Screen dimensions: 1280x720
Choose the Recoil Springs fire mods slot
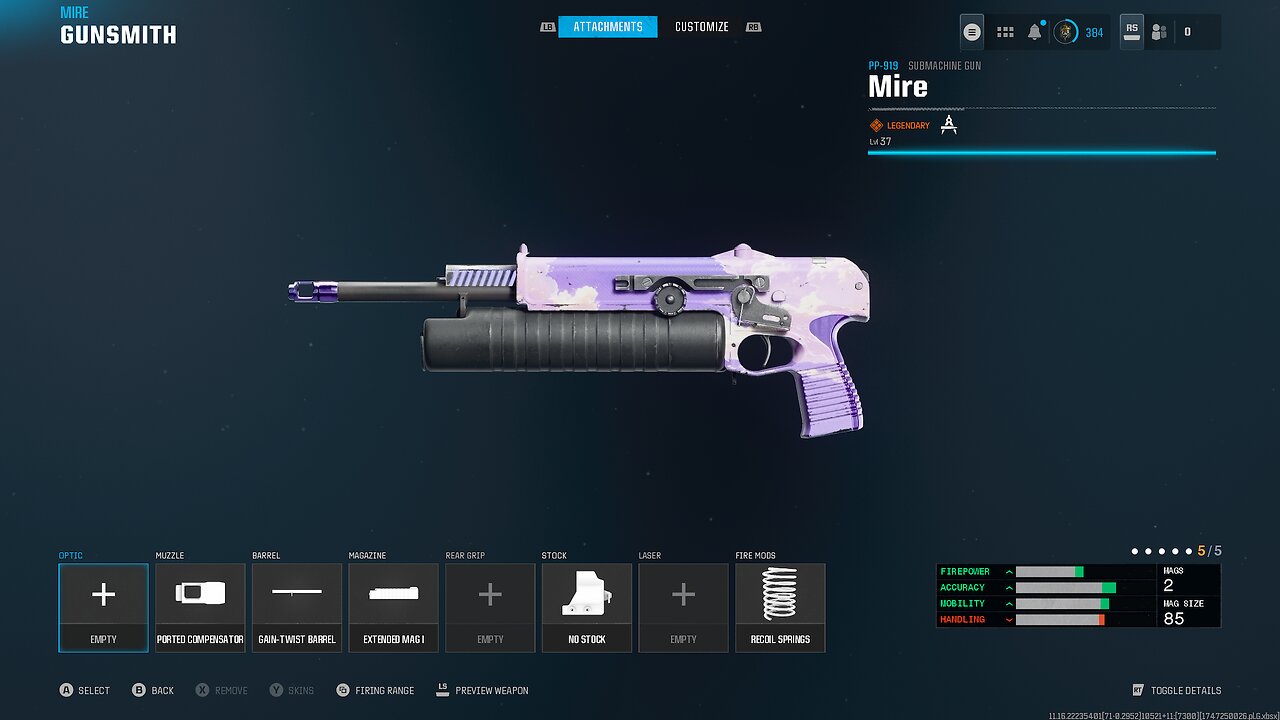click(780, 607)
